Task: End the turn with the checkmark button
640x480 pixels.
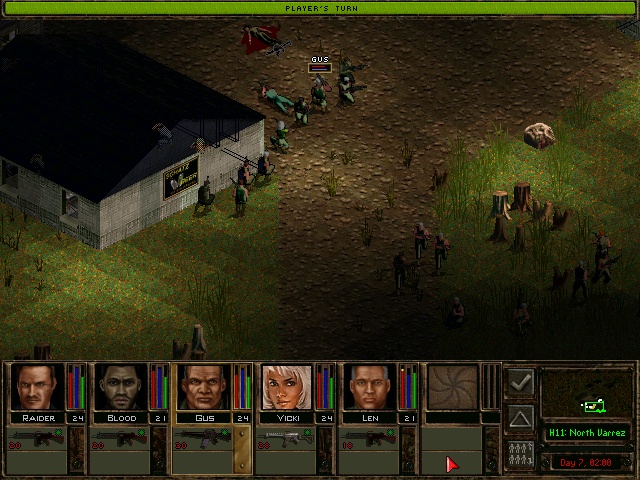Action: 520,383
